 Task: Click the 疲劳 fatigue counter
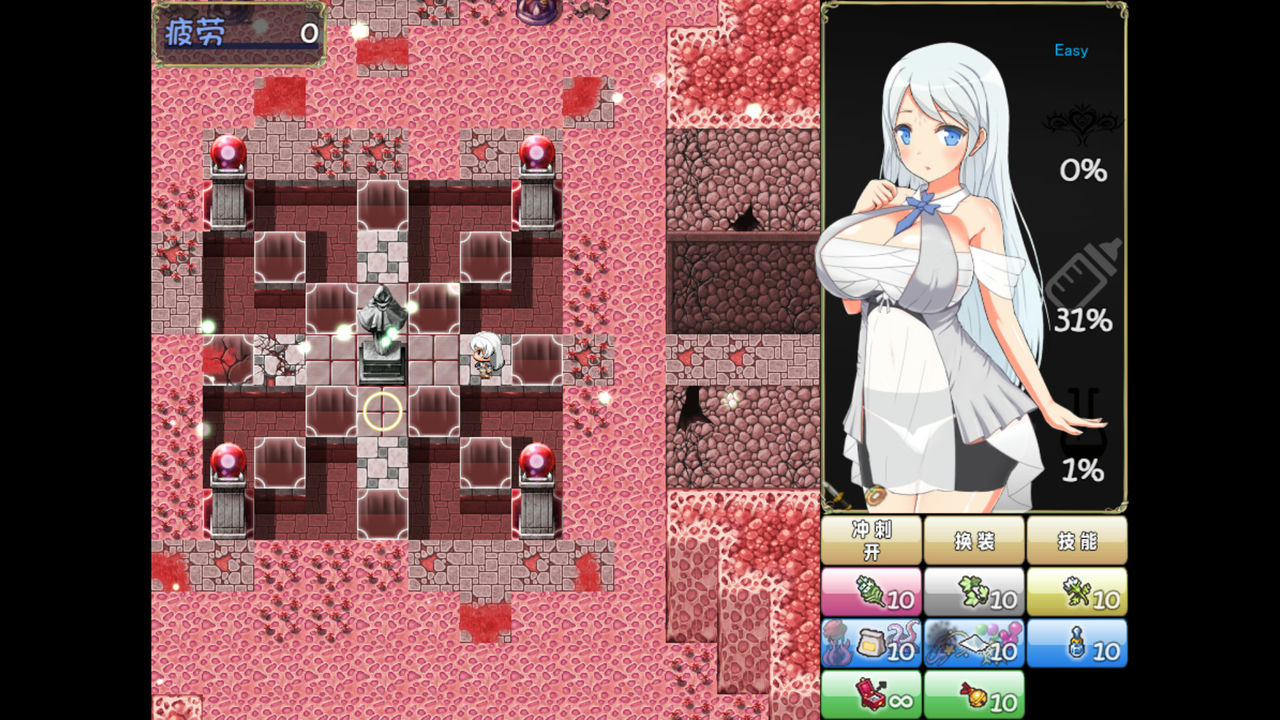pyautogui.click(x=238, y=33)
